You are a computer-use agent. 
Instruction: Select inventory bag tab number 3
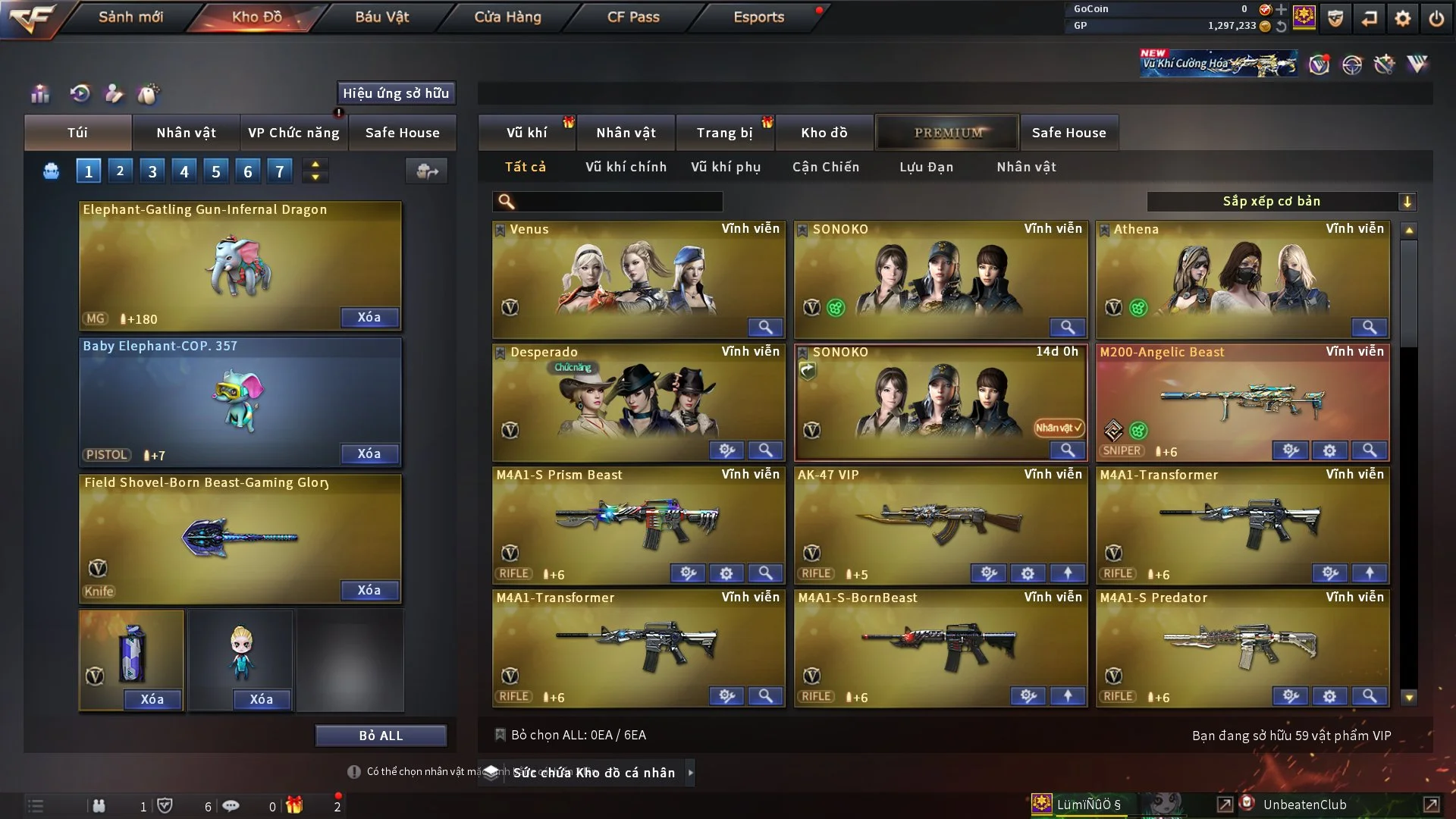coord(152,171)
